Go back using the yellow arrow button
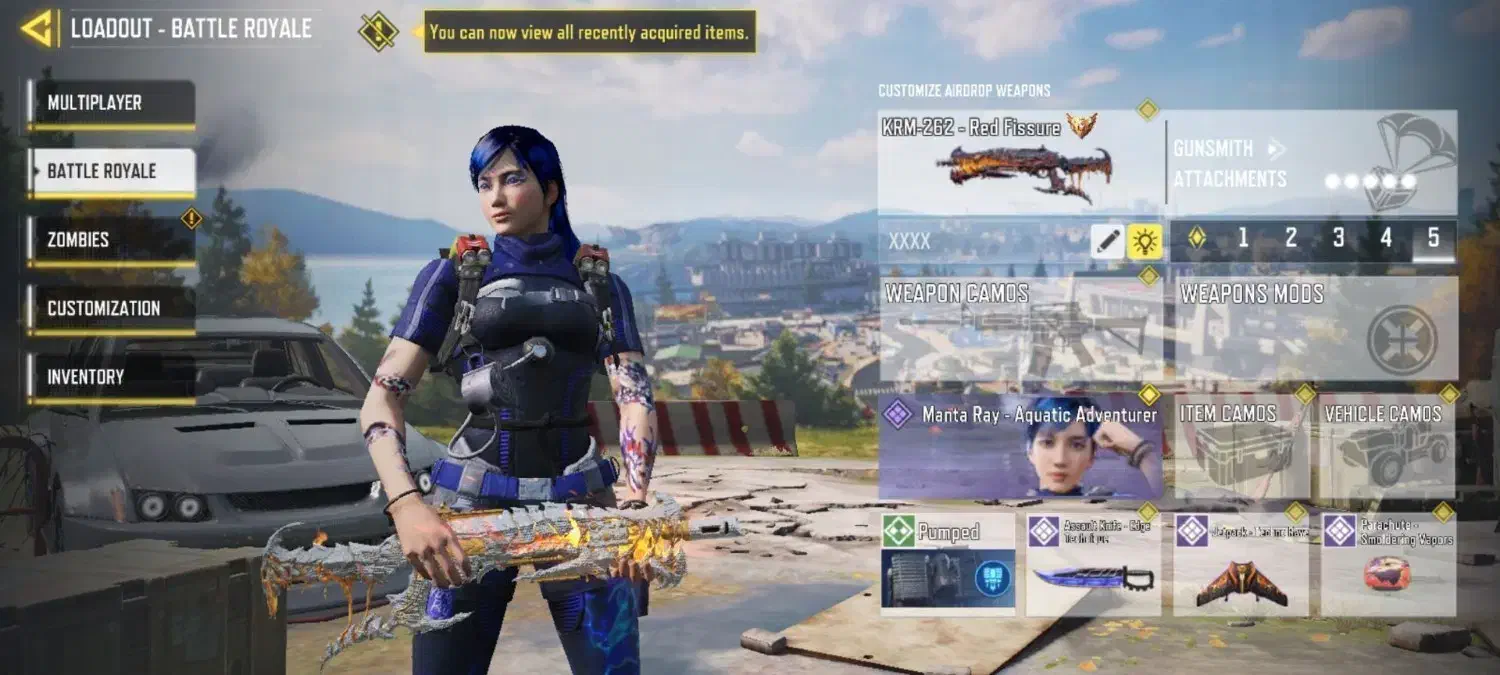Screen dimensions: 1500x675 click(37, 29)
